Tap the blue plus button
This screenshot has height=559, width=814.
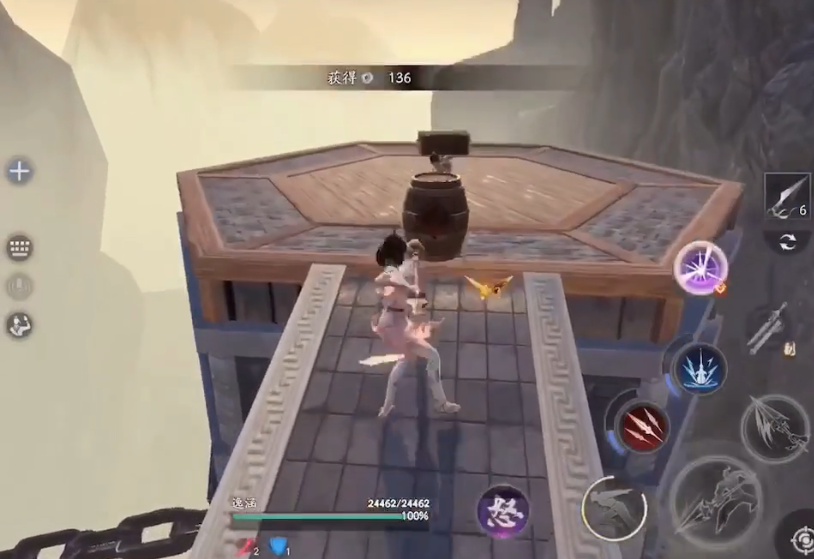pos(19,171)
